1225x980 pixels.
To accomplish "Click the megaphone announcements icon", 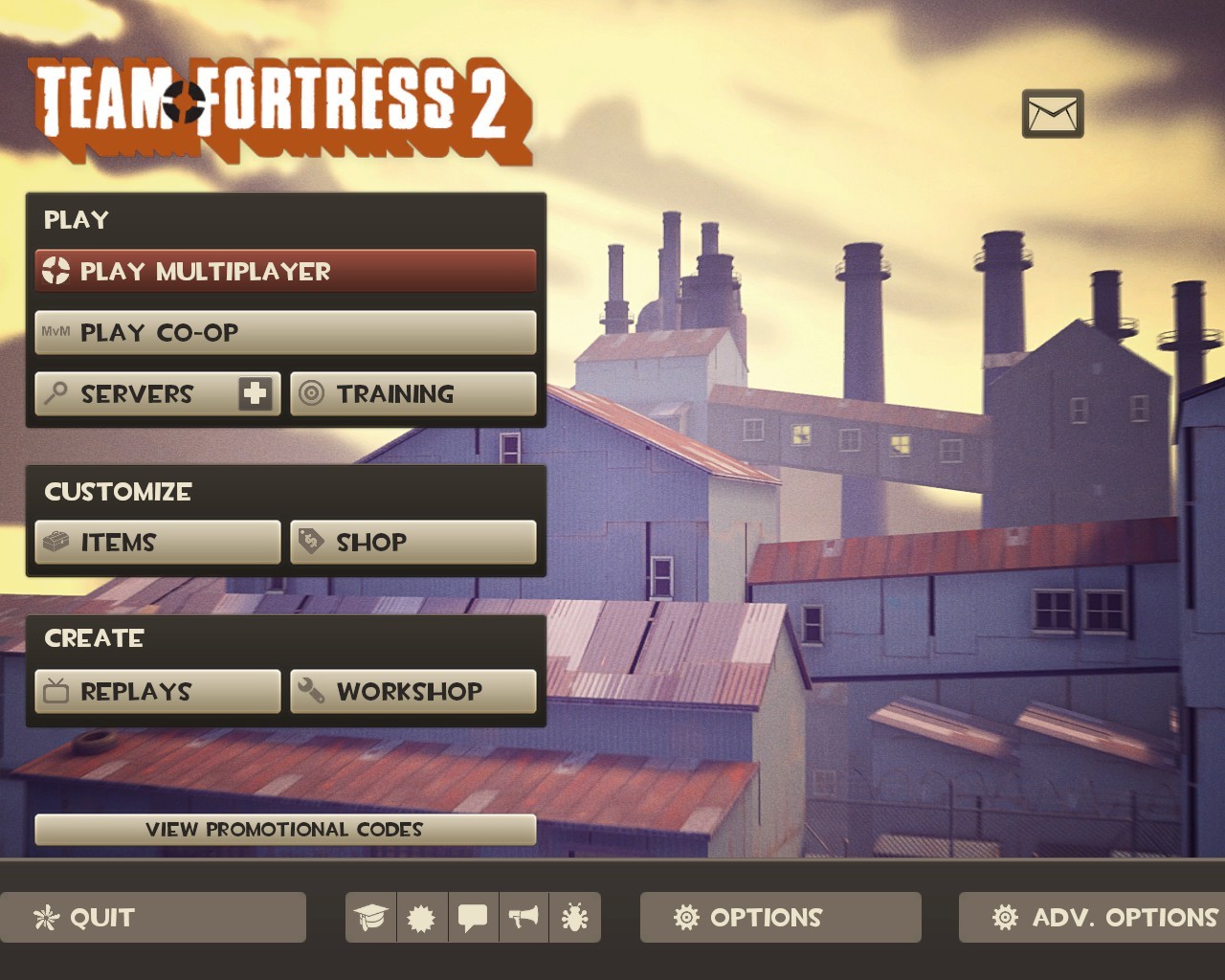I will (524, 917).
